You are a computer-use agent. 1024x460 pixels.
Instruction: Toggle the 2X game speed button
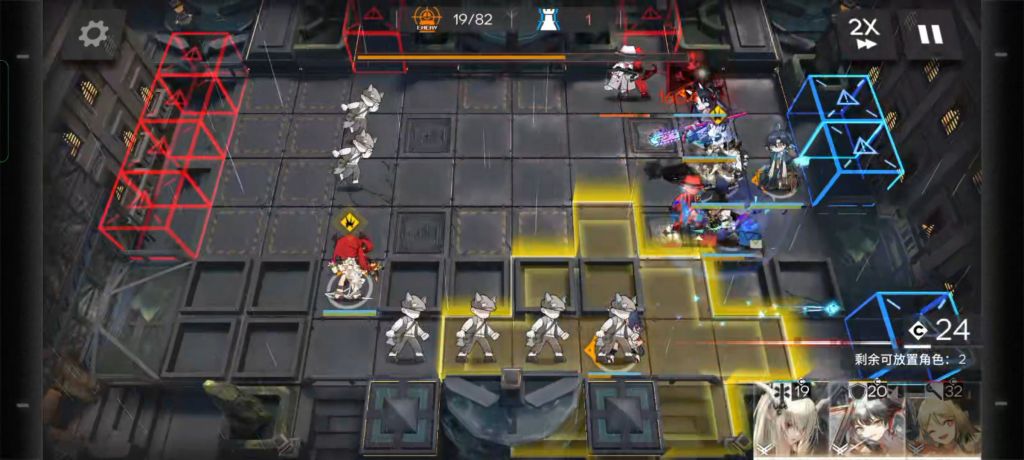click(864, 35)
